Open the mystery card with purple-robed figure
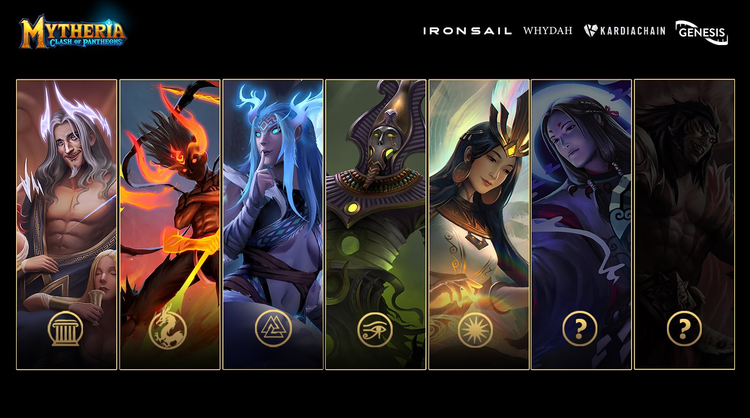750x418 pixels. (581, 224)
